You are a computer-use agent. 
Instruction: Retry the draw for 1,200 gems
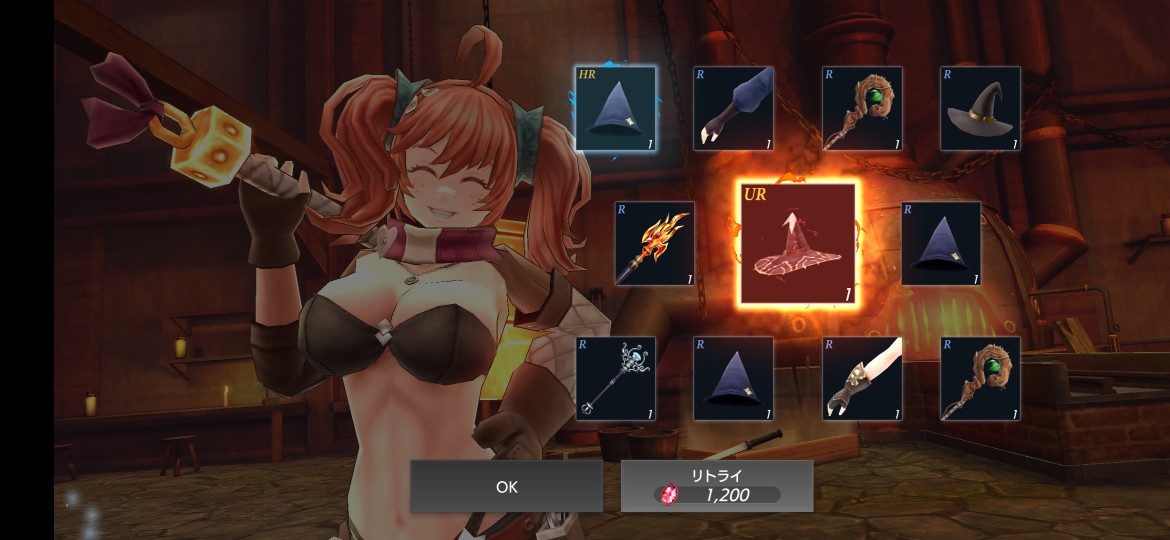click(x=717, y=486)
